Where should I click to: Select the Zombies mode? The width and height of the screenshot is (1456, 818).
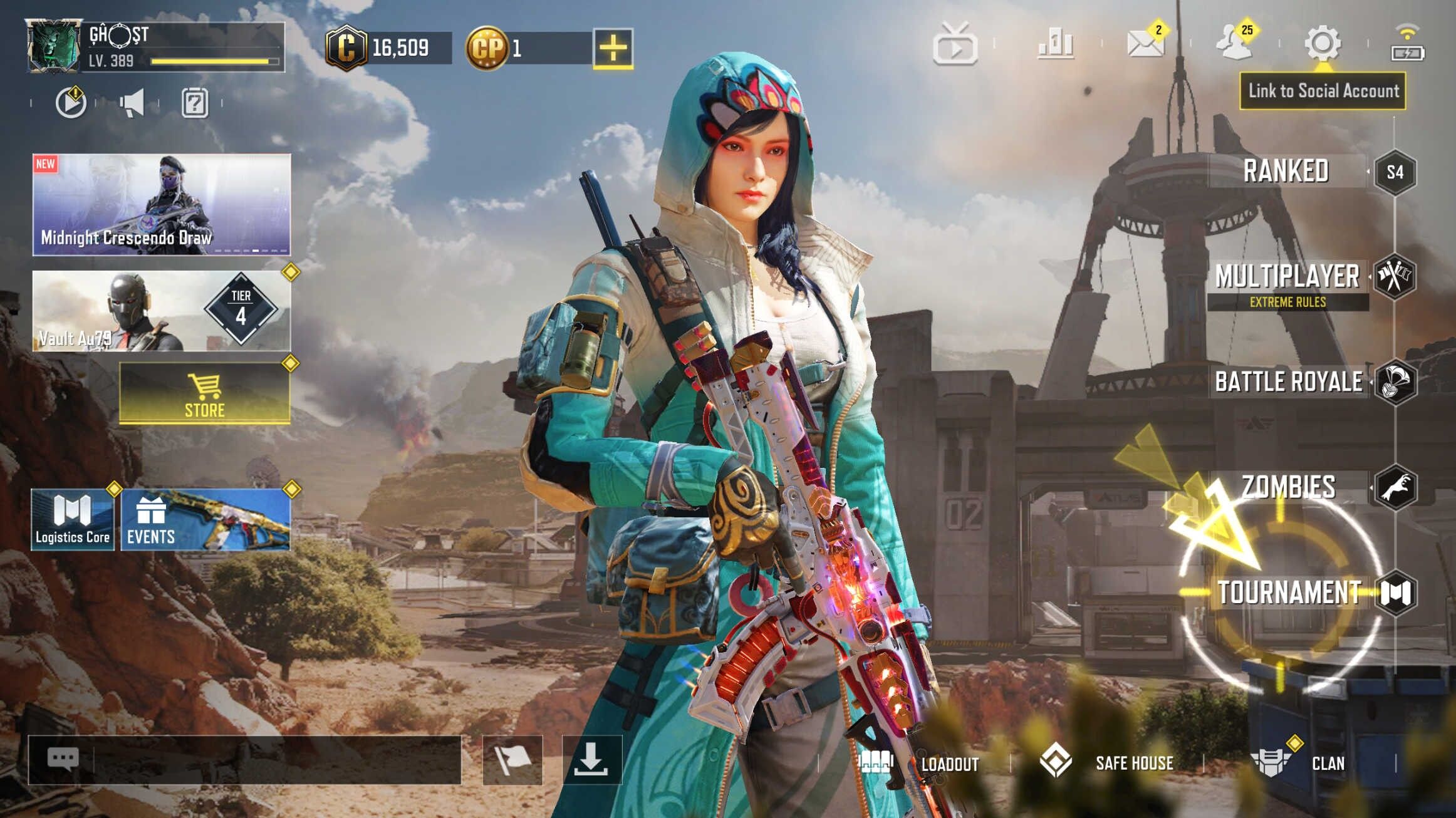pos(1289,487)
